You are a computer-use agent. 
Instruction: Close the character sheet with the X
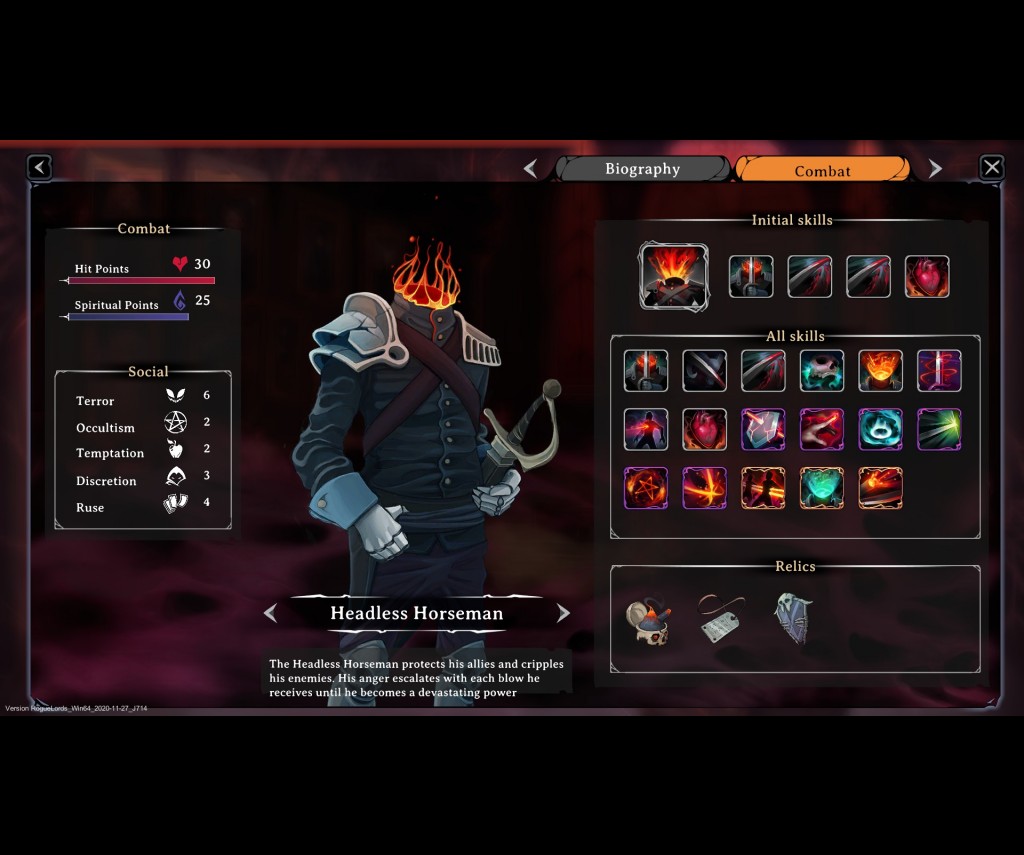tap(991, 167)
